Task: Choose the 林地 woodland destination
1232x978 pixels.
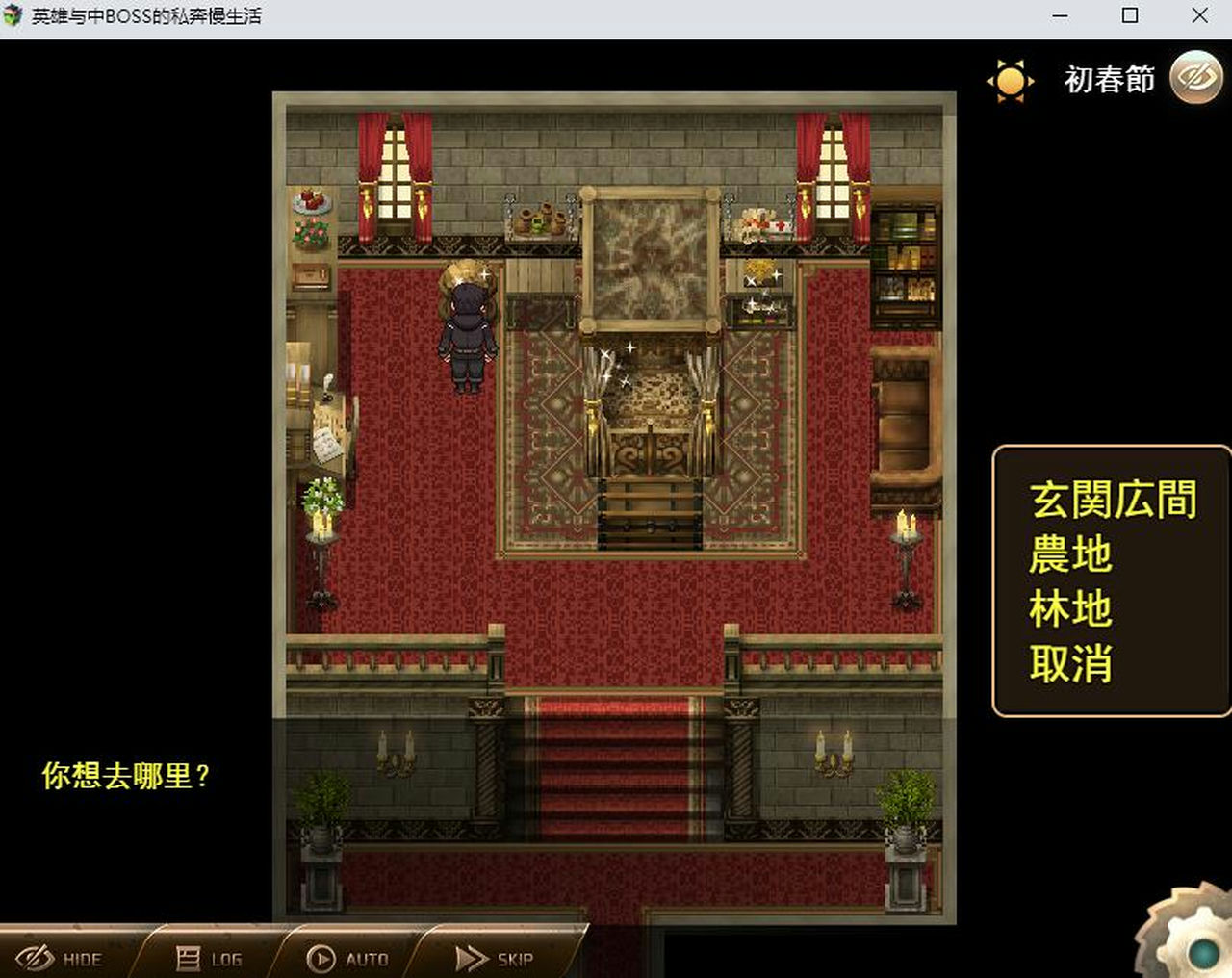Action: pos(1071,607)
